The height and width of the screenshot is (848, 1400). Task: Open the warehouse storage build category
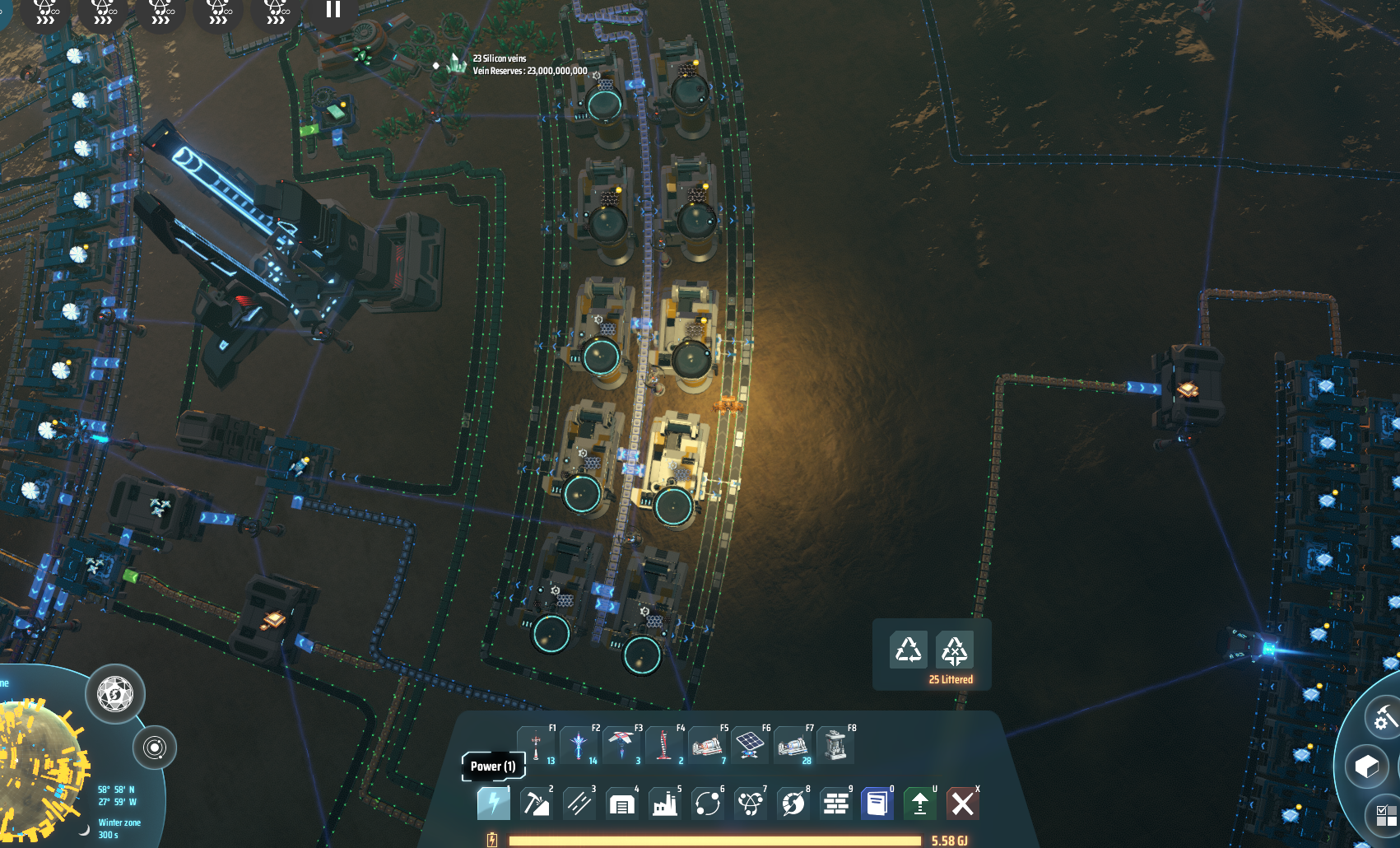point(621,803)
